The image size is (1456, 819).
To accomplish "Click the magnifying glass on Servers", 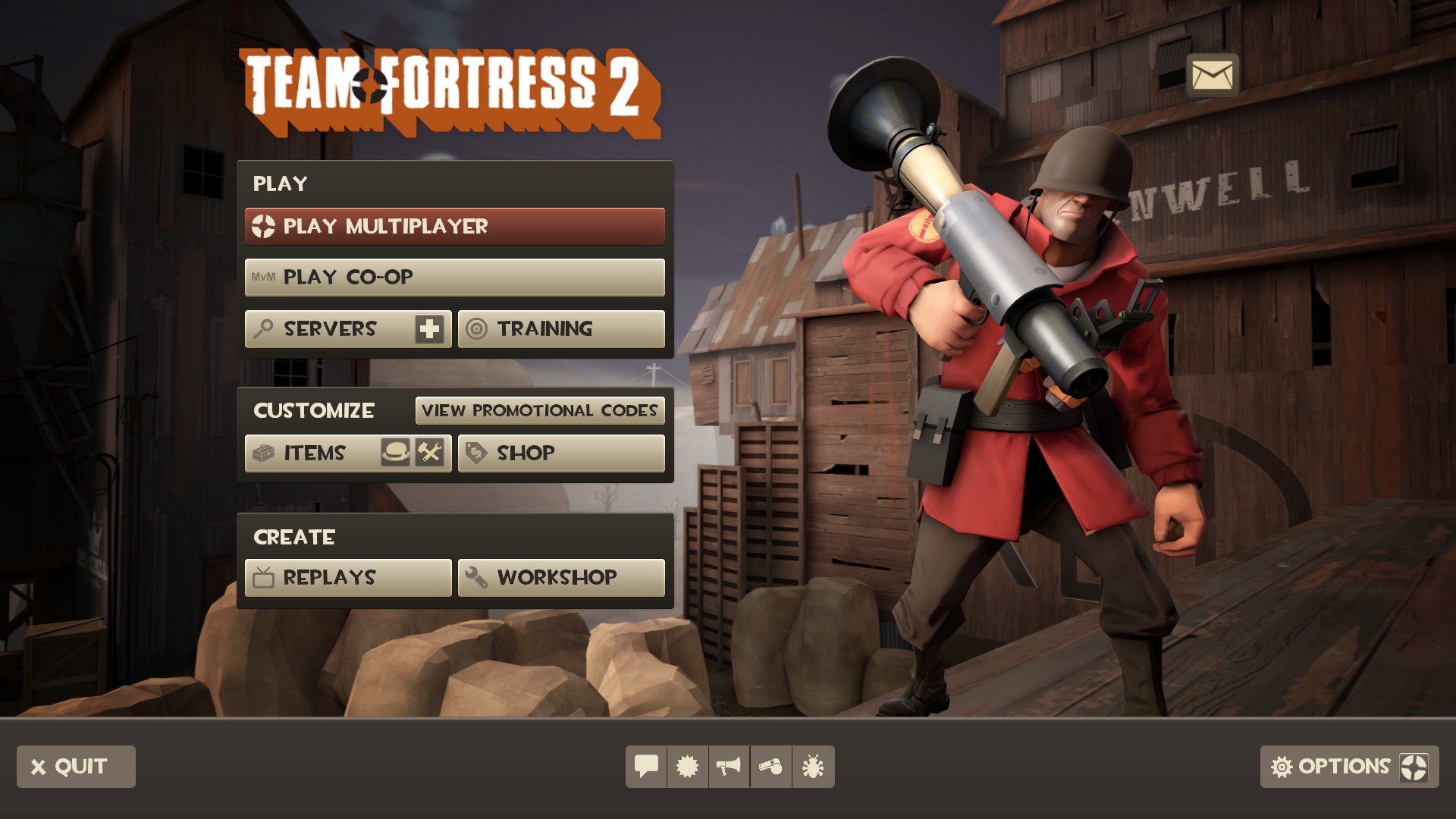I will tap(262, 328).
